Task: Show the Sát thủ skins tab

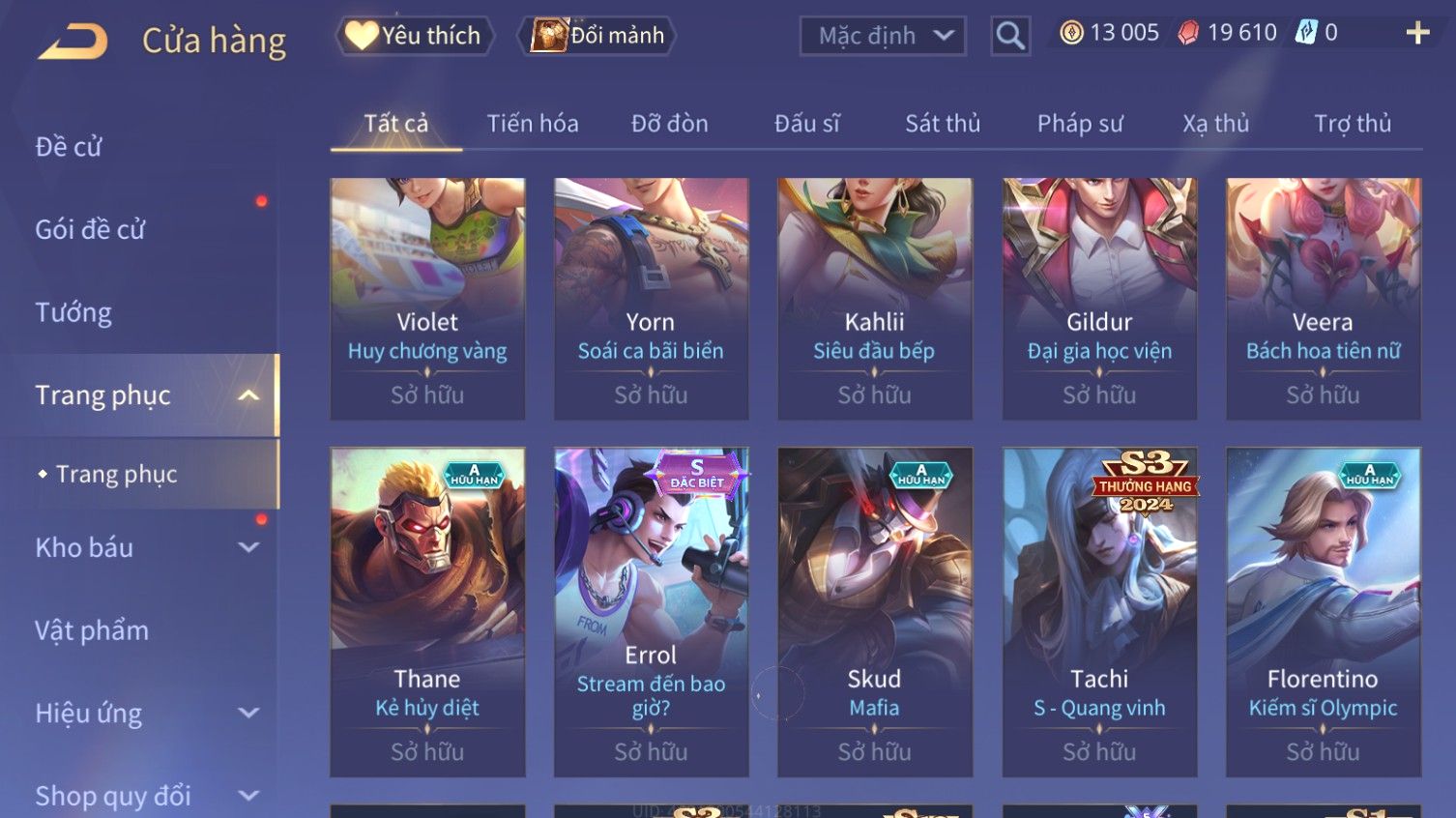Action: coord(943,124)
